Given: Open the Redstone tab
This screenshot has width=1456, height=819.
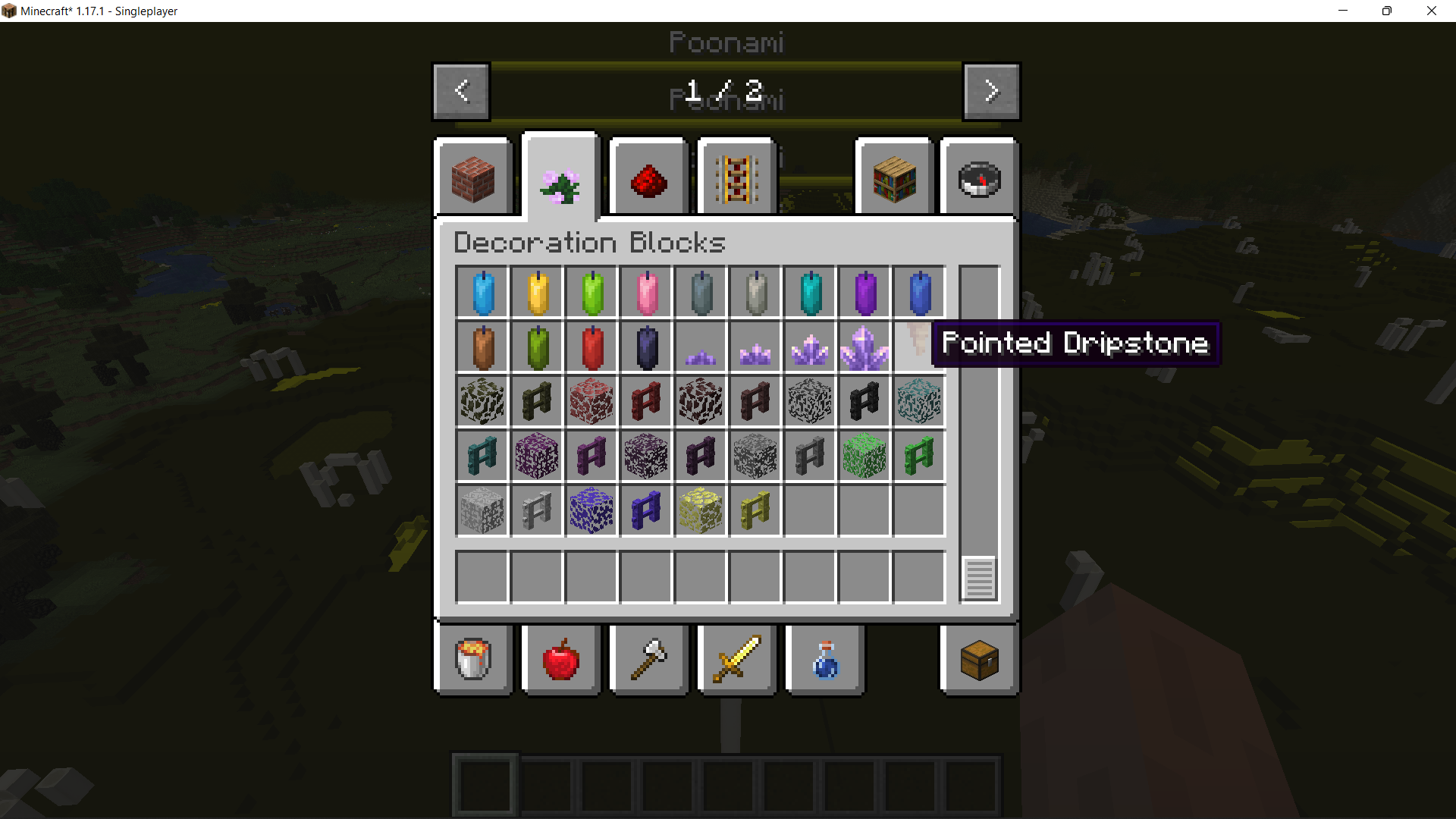Looking at the screenshot, I should 648,176.
